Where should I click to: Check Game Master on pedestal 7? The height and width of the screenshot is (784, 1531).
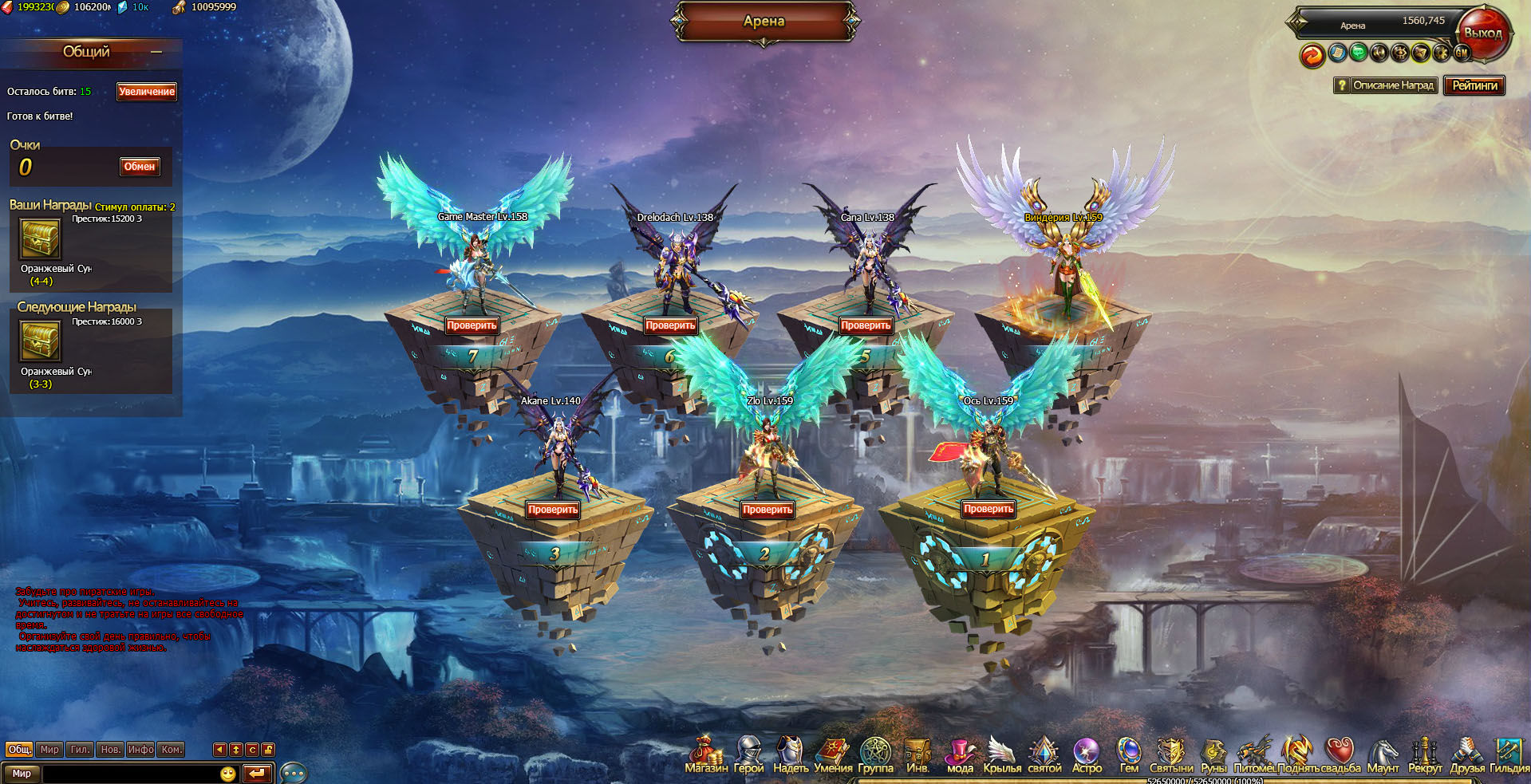tap(472, 325)
